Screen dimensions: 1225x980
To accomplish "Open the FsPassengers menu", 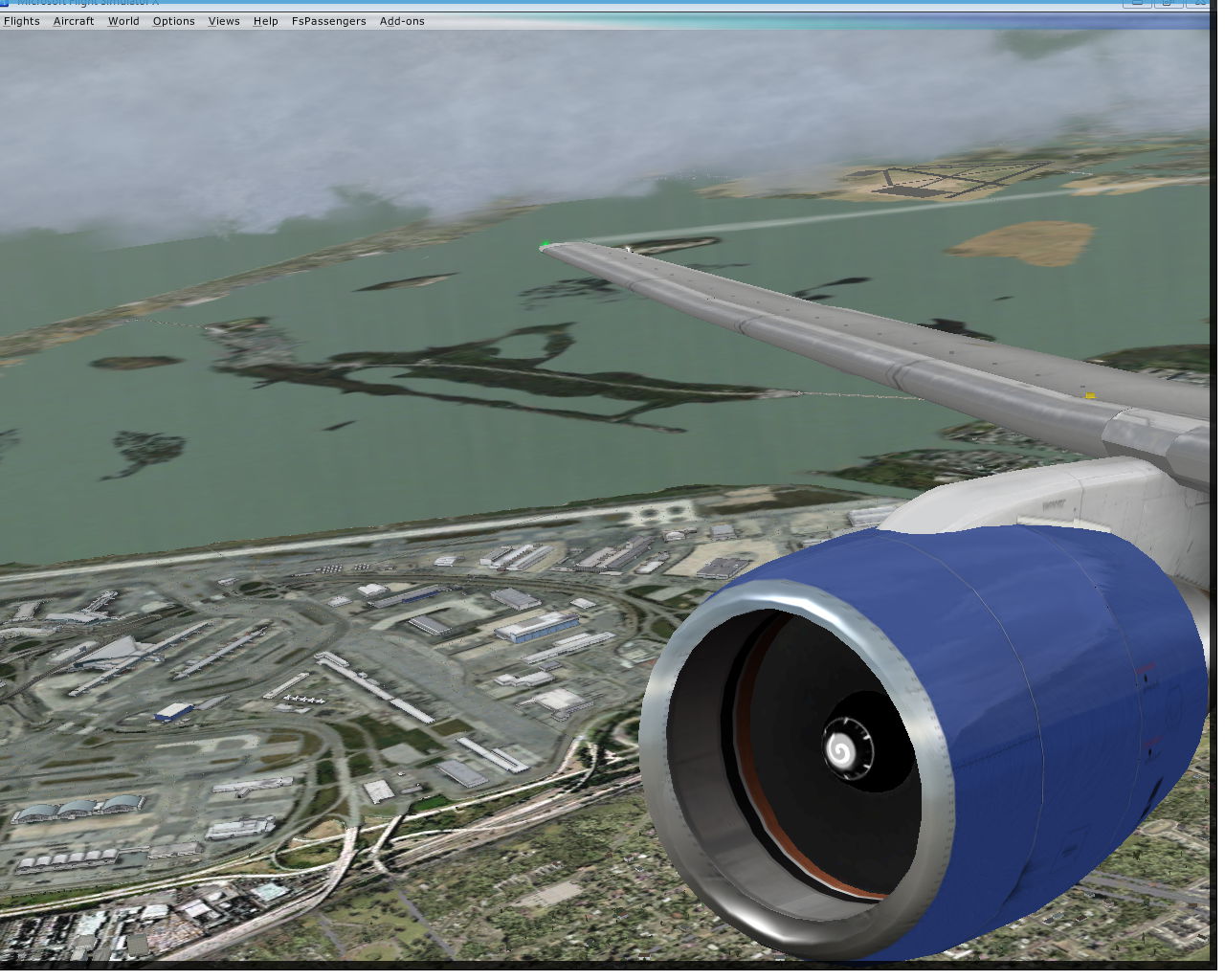I will point(328,21).
